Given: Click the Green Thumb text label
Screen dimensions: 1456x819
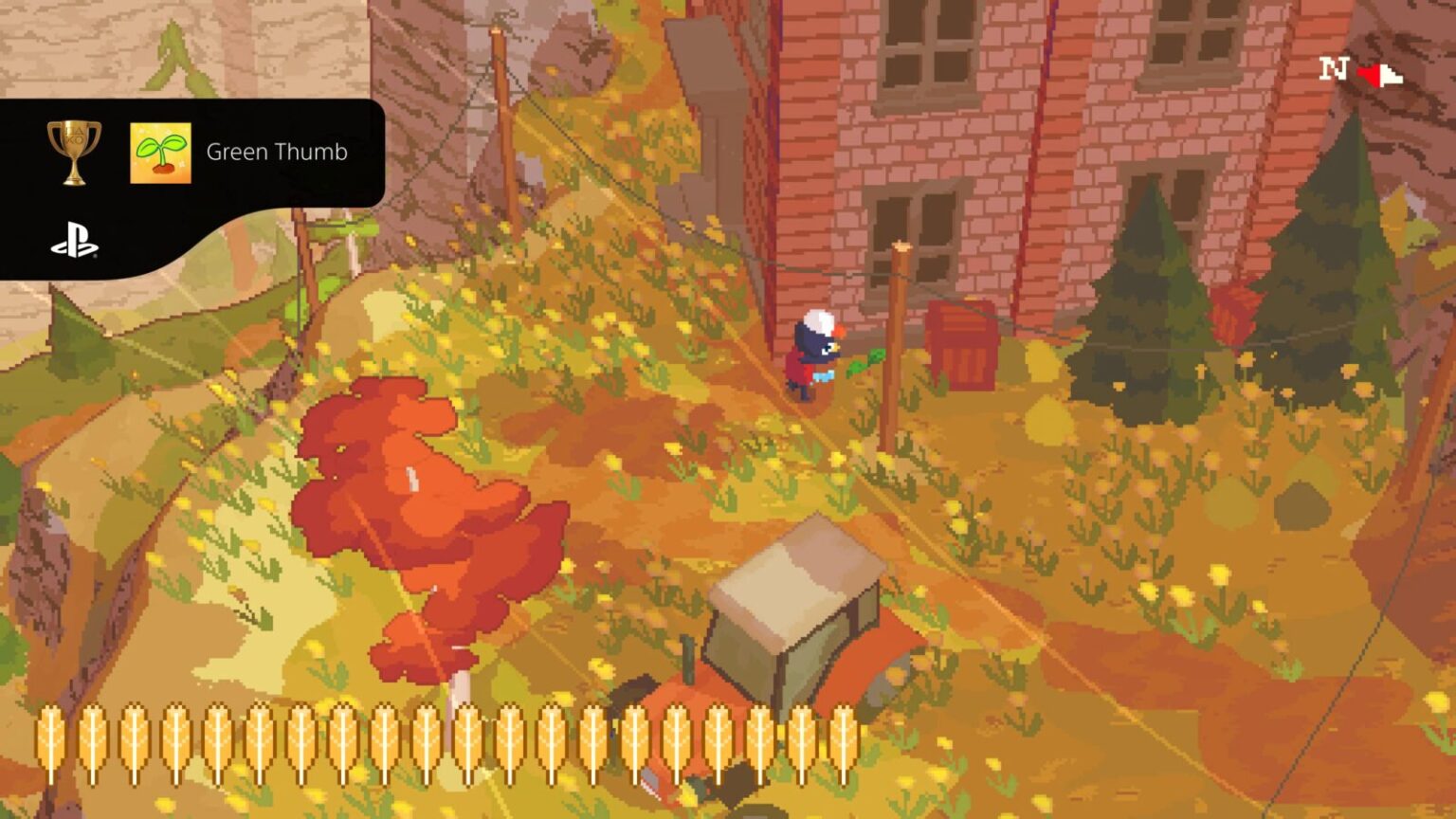Looking at the screenshot, I should click(x=278, y=152).
